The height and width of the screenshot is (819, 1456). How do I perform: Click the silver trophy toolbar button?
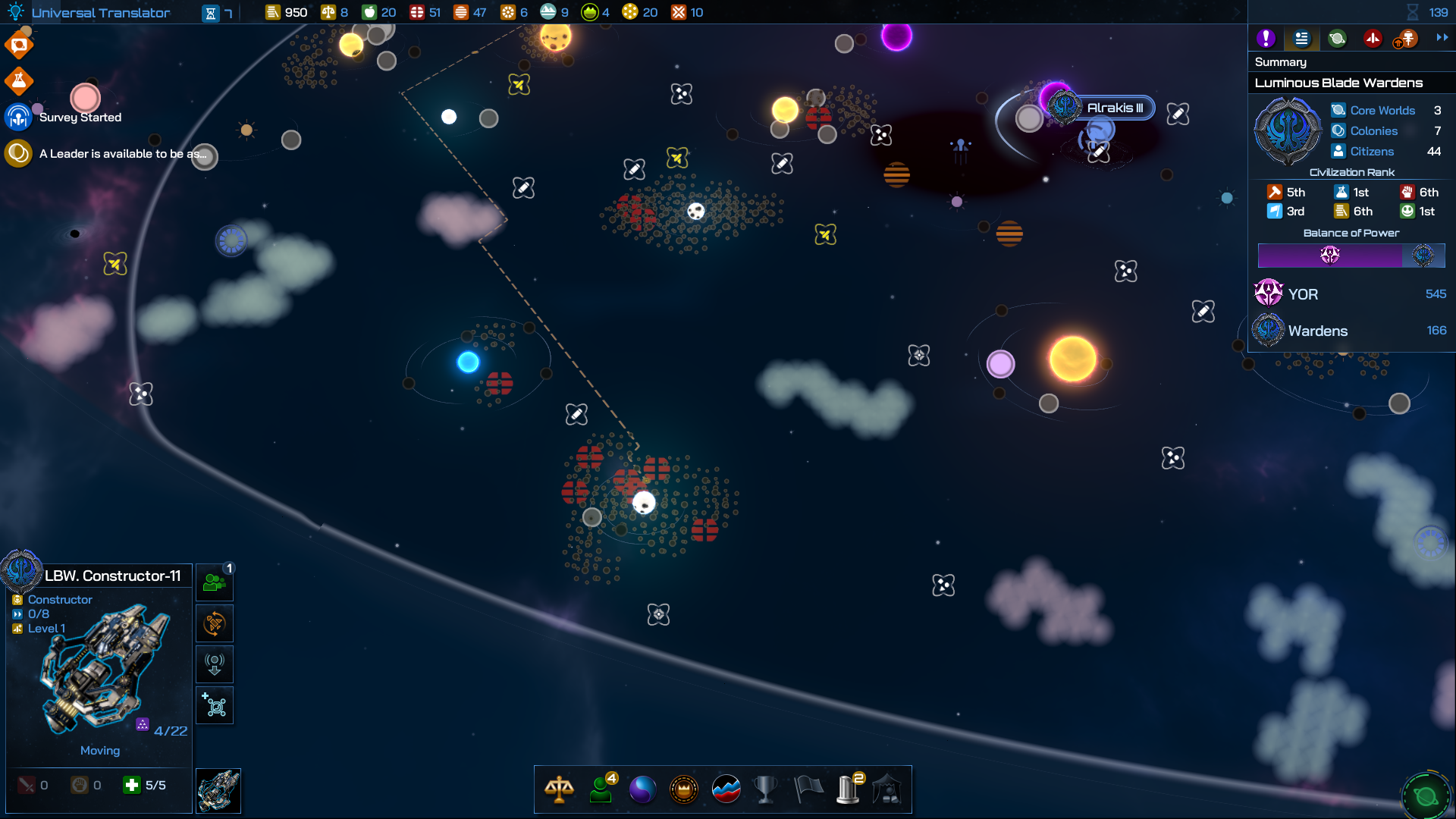pyautogui.click(x=766, y=789)
